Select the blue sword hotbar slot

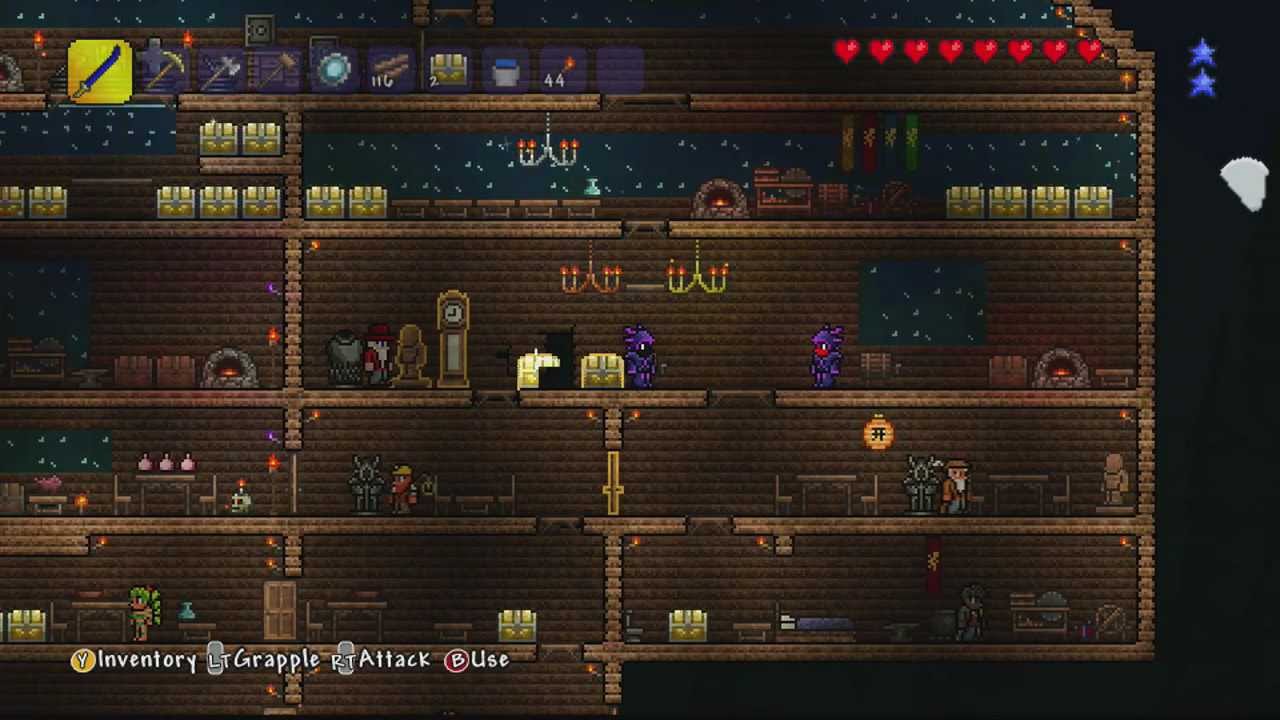pos(100,71)
